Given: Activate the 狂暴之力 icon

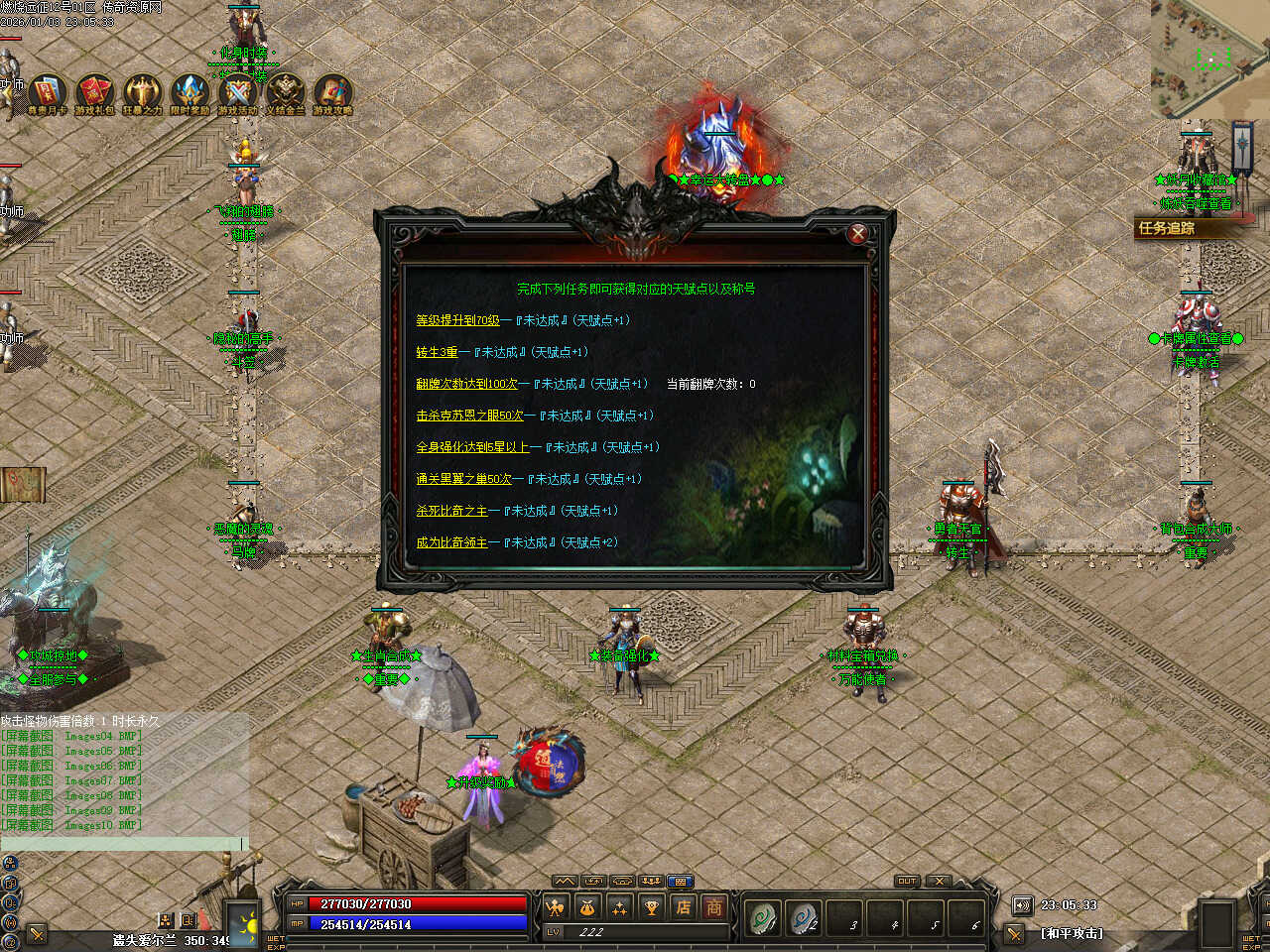Looking at the screenshot, I should pyautogui.click(x=142, y=92).
